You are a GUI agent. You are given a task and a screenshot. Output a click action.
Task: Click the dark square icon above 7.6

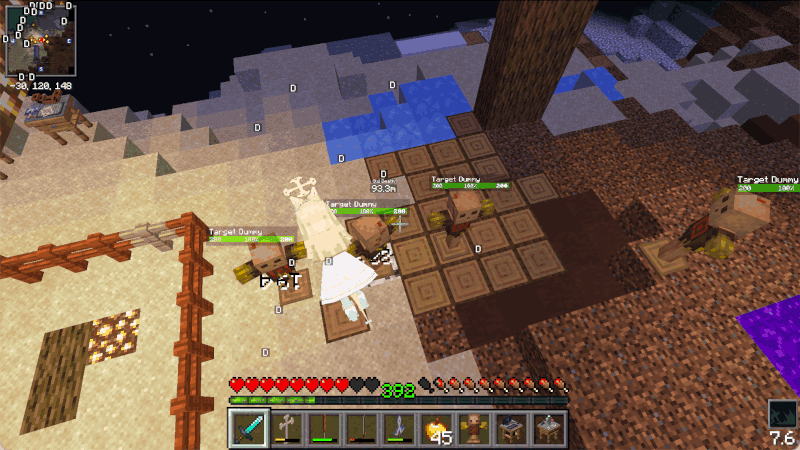click(782, 413)
